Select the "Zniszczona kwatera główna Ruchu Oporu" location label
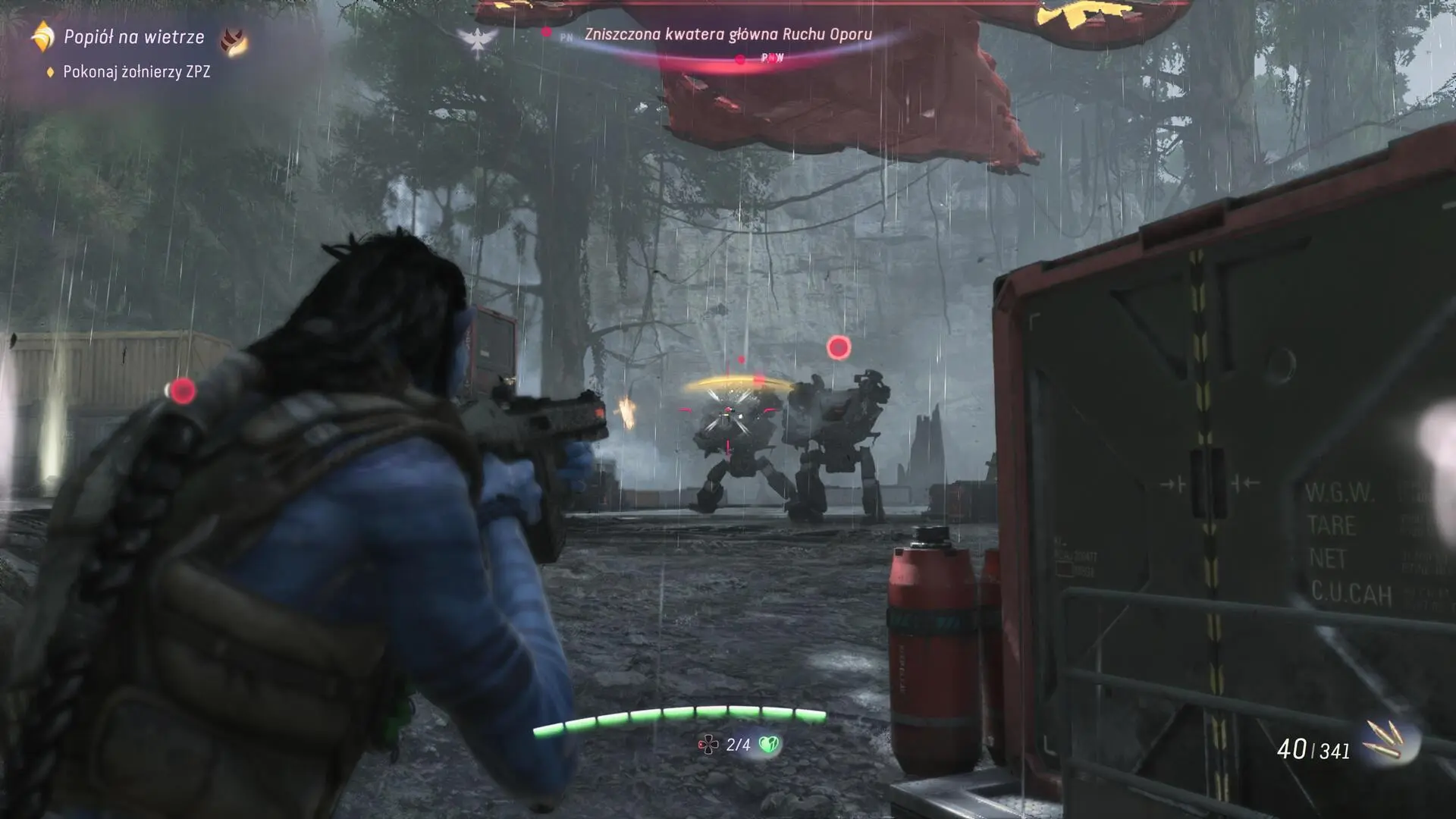 pos(728,34)
